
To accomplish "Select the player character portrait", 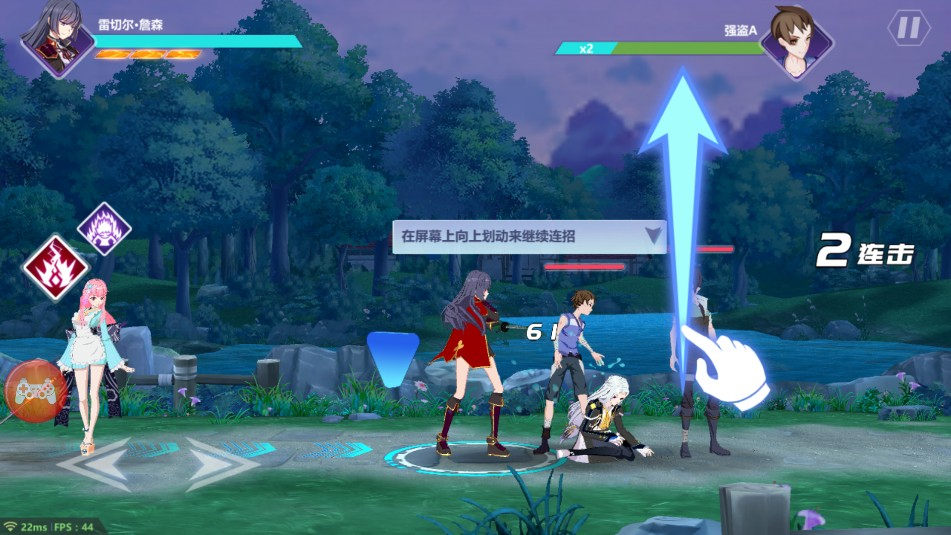I will pyautogui.click(x=58, y=40).
